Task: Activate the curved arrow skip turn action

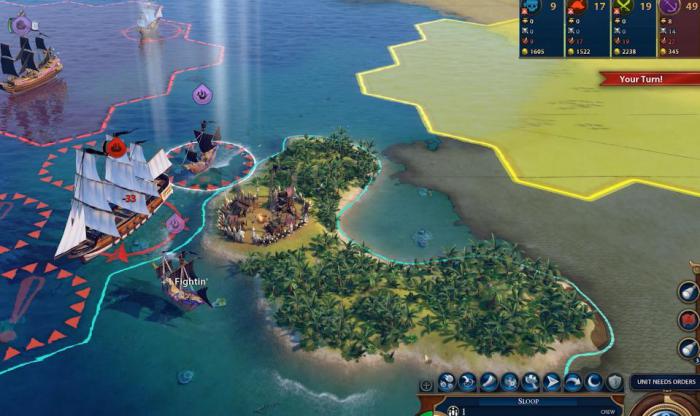Action: (574, 382)
